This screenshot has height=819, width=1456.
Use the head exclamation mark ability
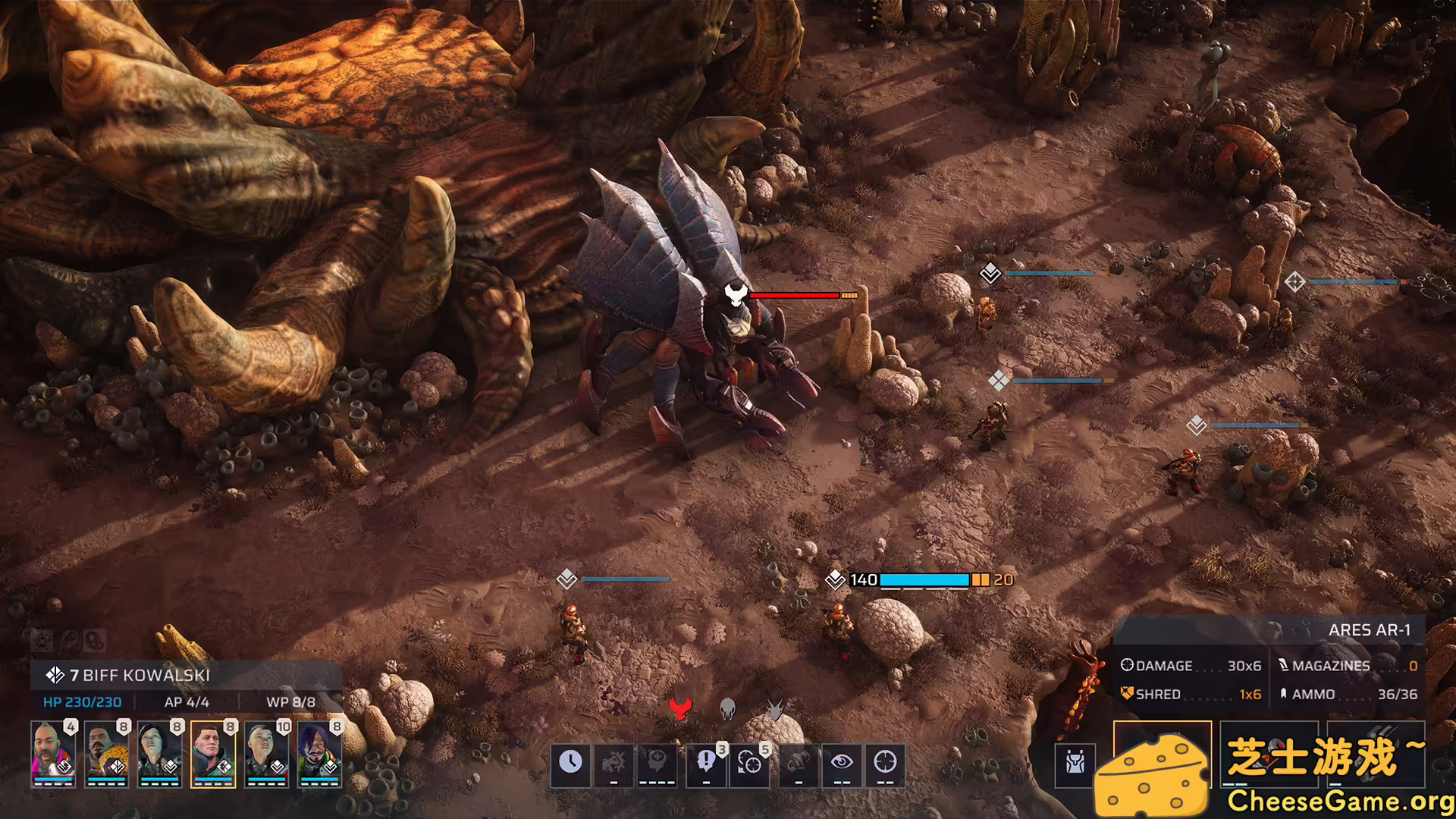click(706, 762)
